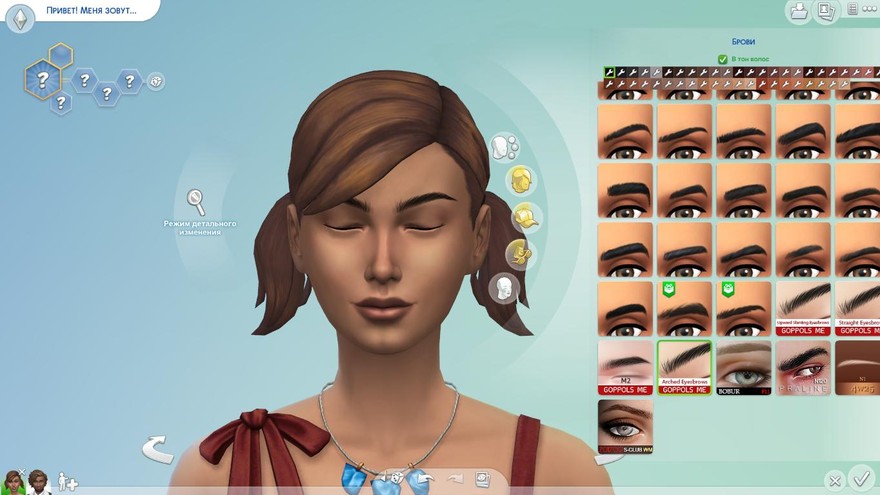Select the M2 GOPPOLS ME eyebrow thumbnail
The width and height of the screenshot is (880, 495).
[625, 367]
